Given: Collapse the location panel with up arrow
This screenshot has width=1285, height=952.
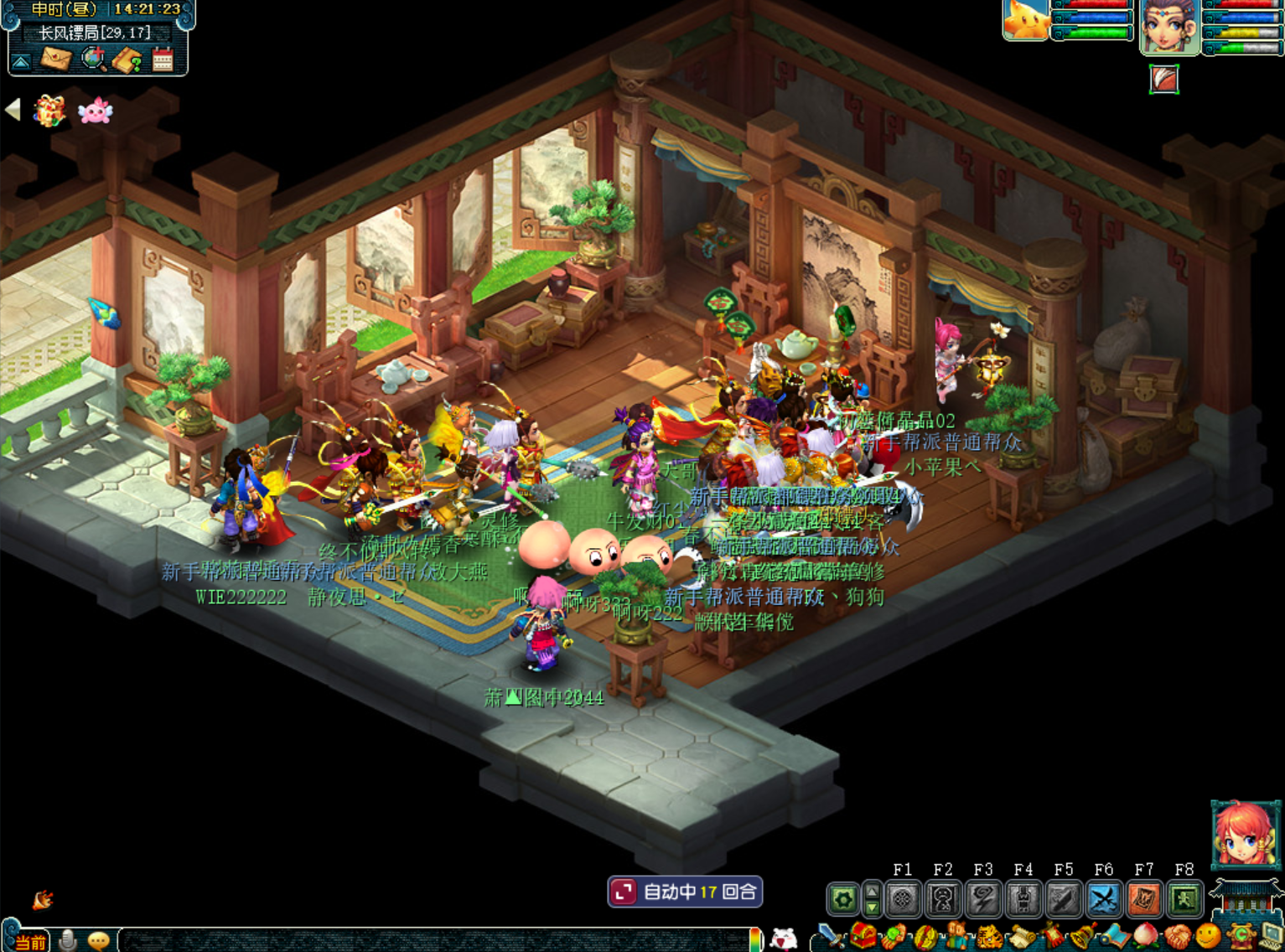Looking at the screenshot, I should tap(21, 61).
